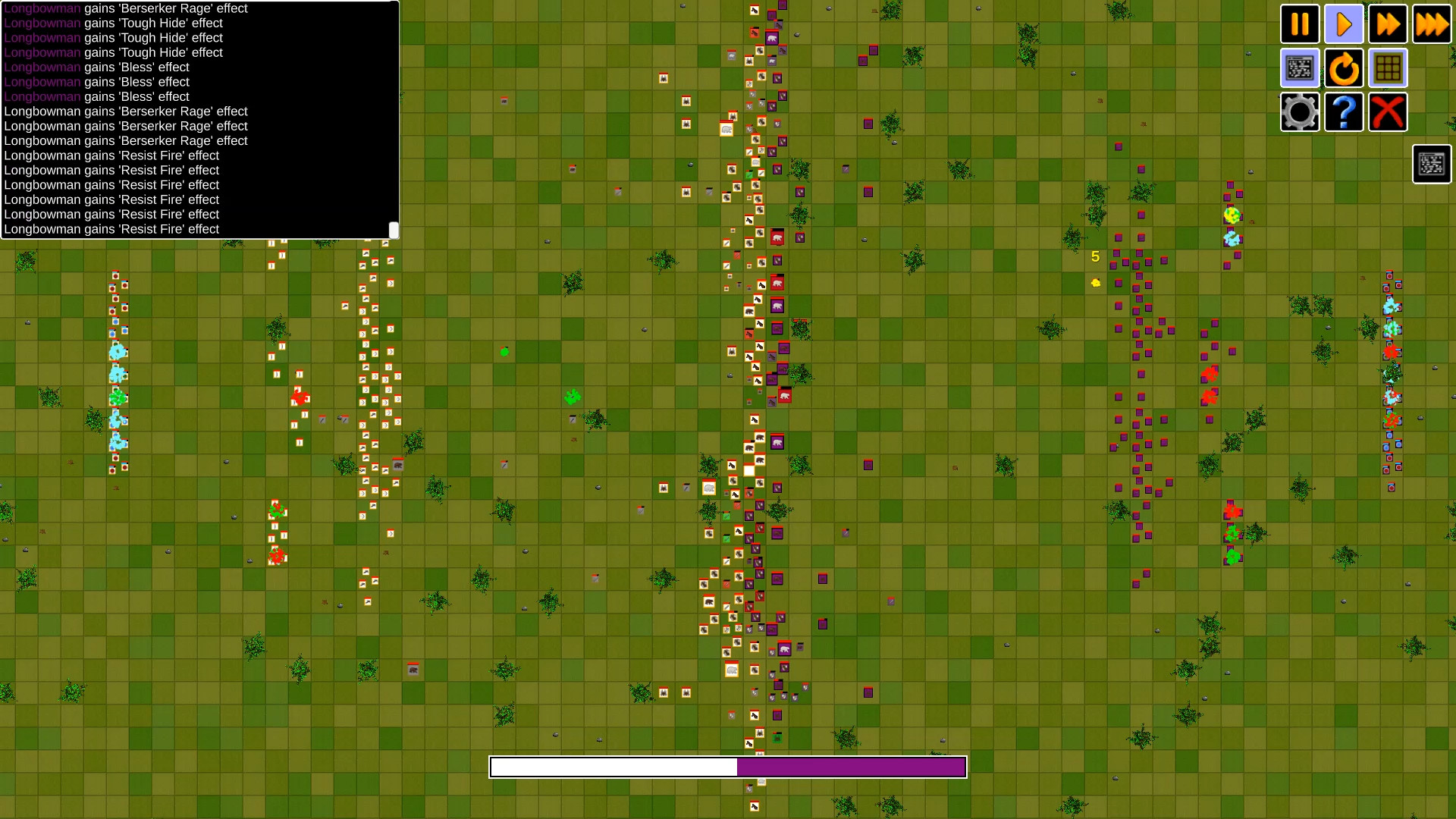
Task: Select the triple-arrow fastest speed
Action: click(x=1432, y=24)
